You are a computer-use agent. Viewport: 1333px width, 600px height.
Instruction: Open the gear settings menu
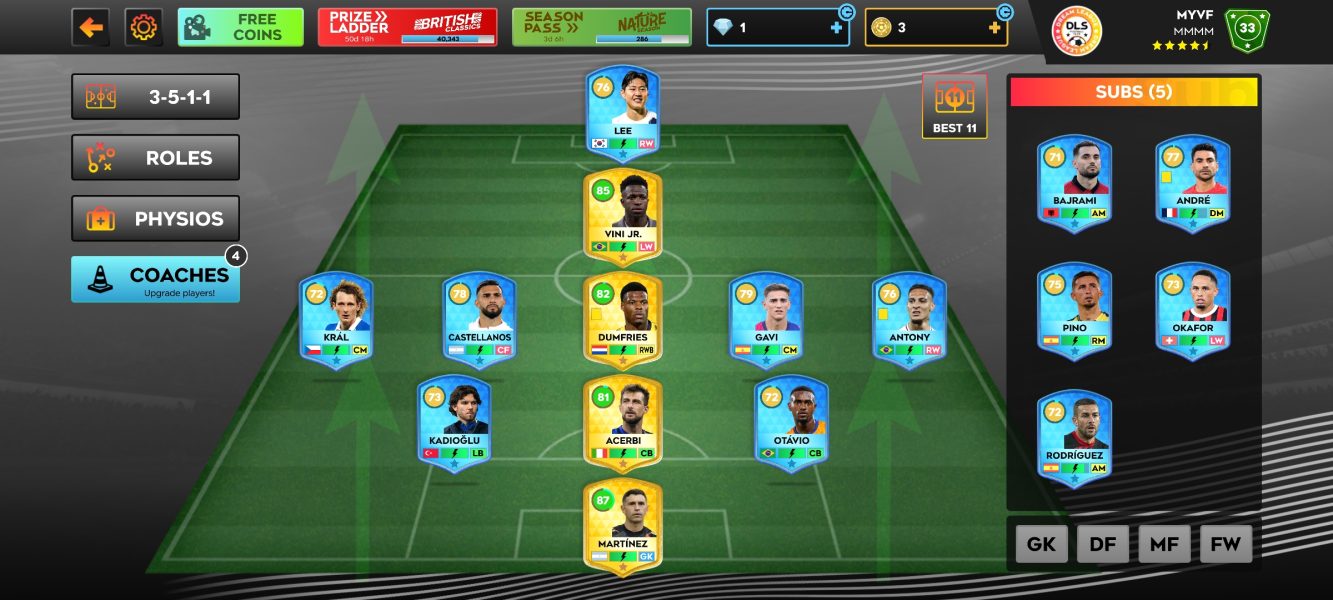tap(144, 27)
